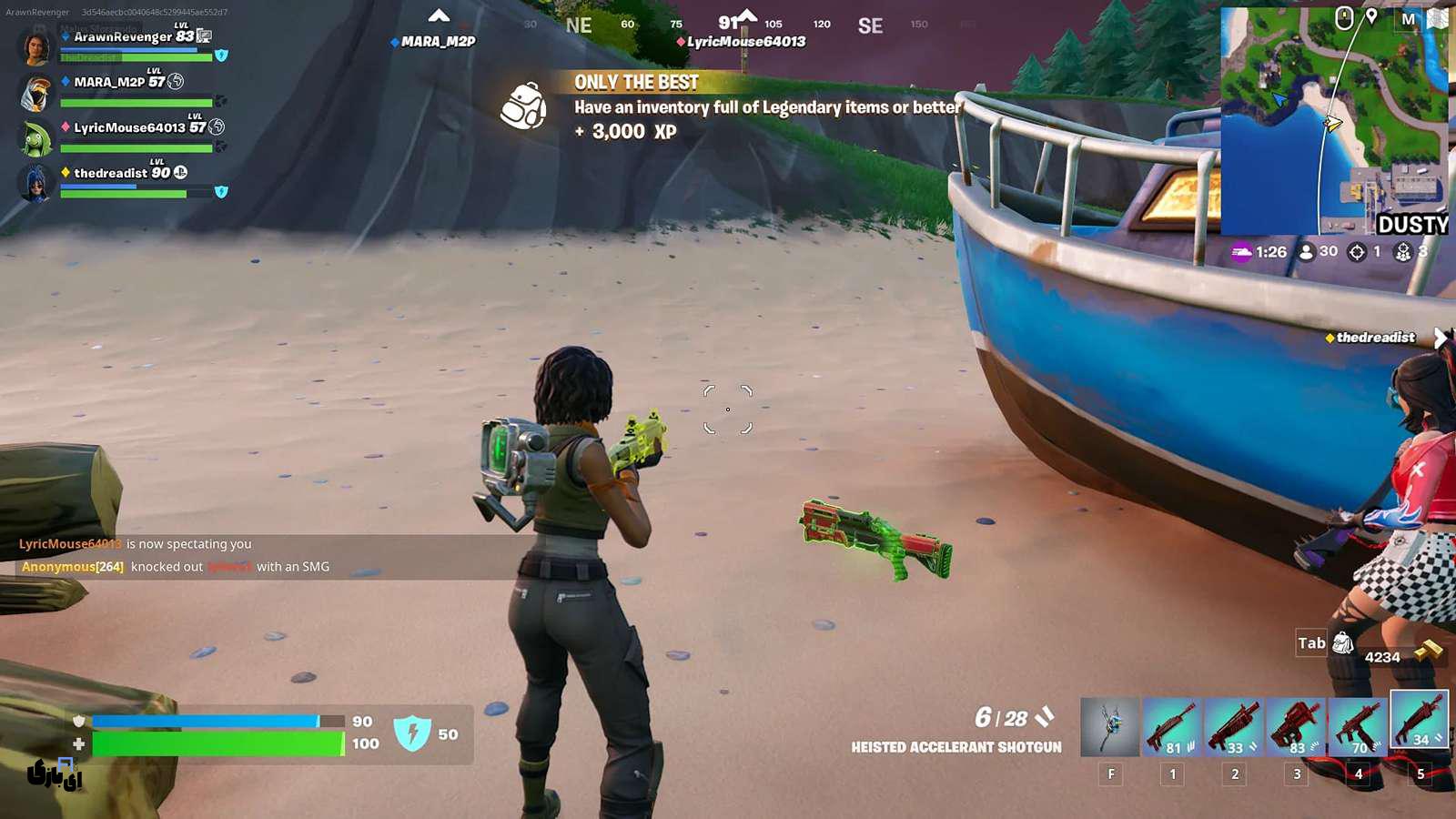The width and height of the screenshot is (1456, 819).
Task: Select the storm timer icon
Action: [1242, 252]
